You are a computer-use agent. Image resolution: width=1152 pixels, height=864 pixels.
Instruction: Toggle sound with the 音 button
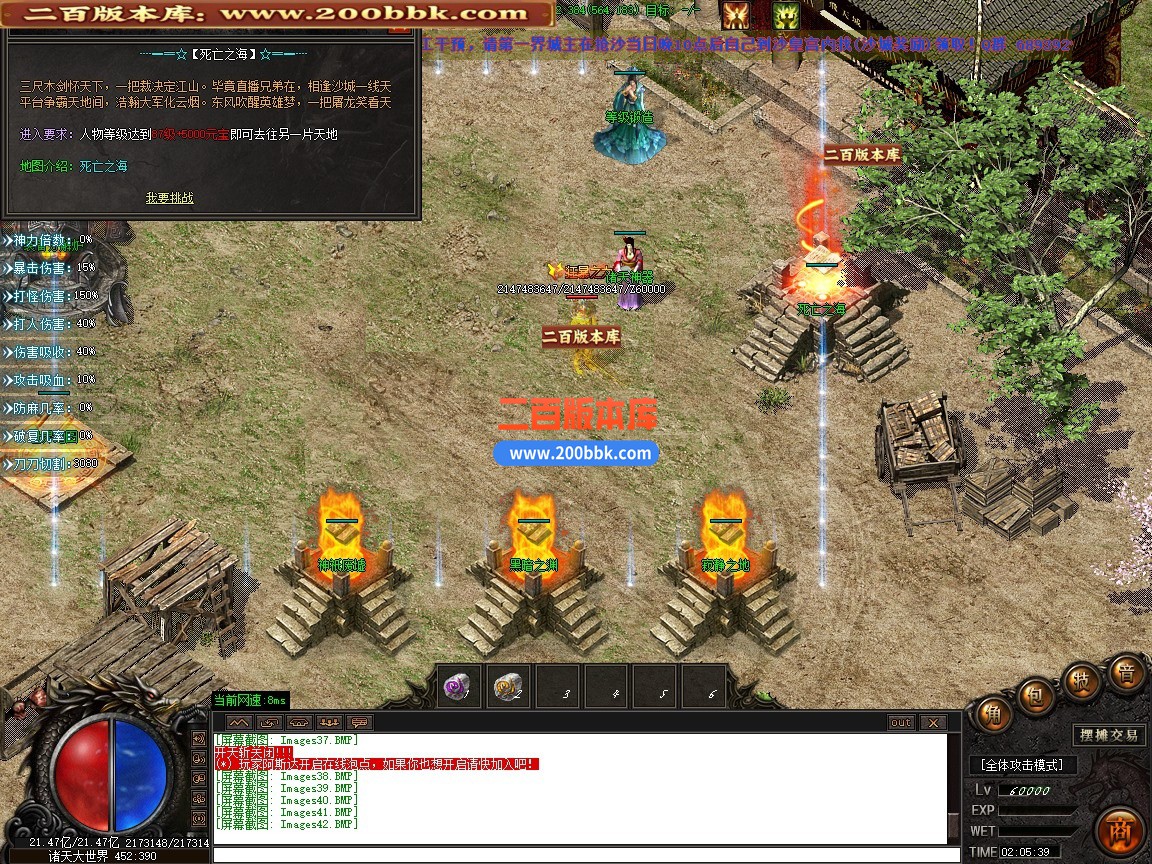coord(1126,673)
